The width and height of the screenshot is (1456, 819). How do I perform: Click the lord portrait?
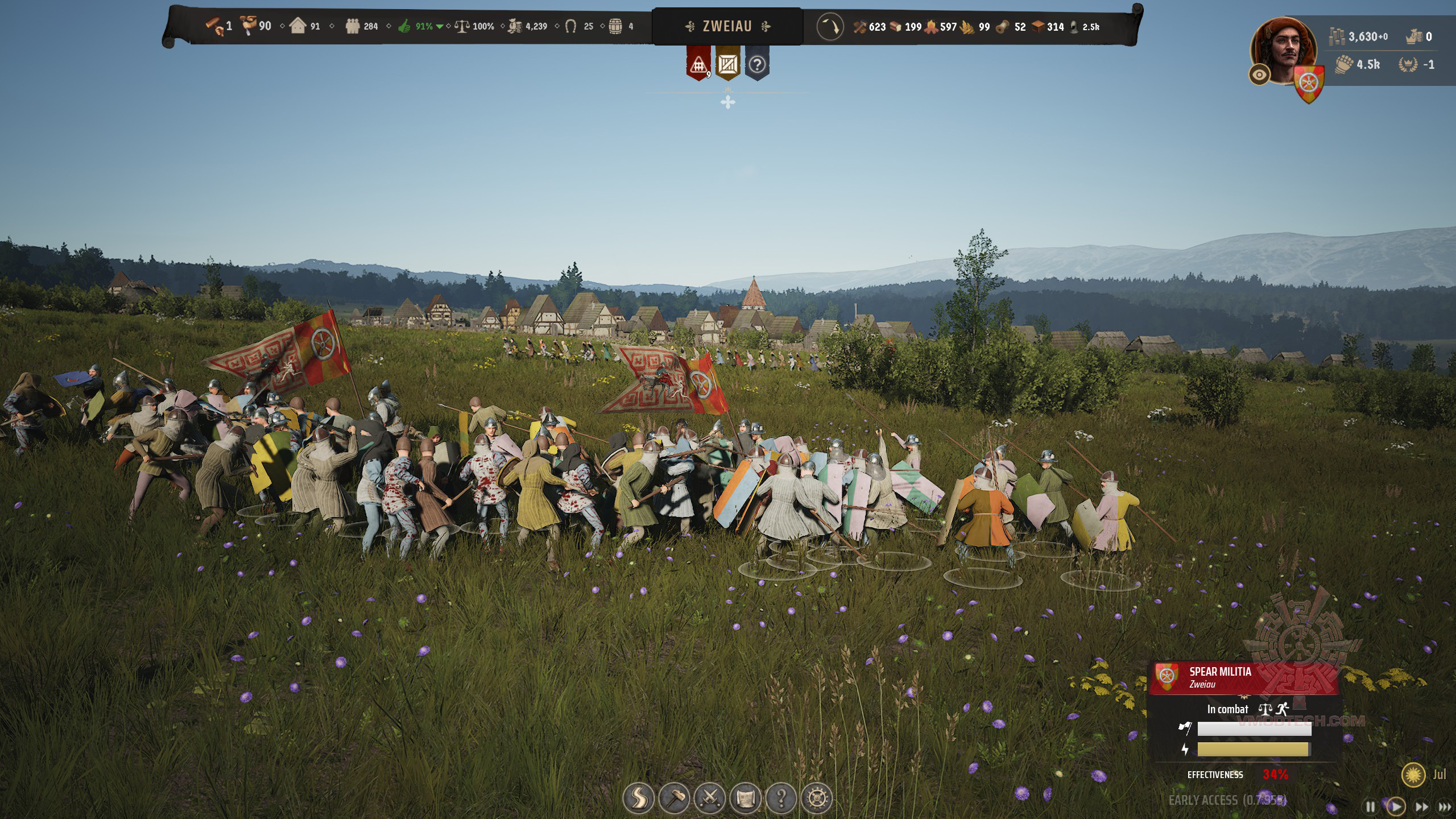(1283, 49)
